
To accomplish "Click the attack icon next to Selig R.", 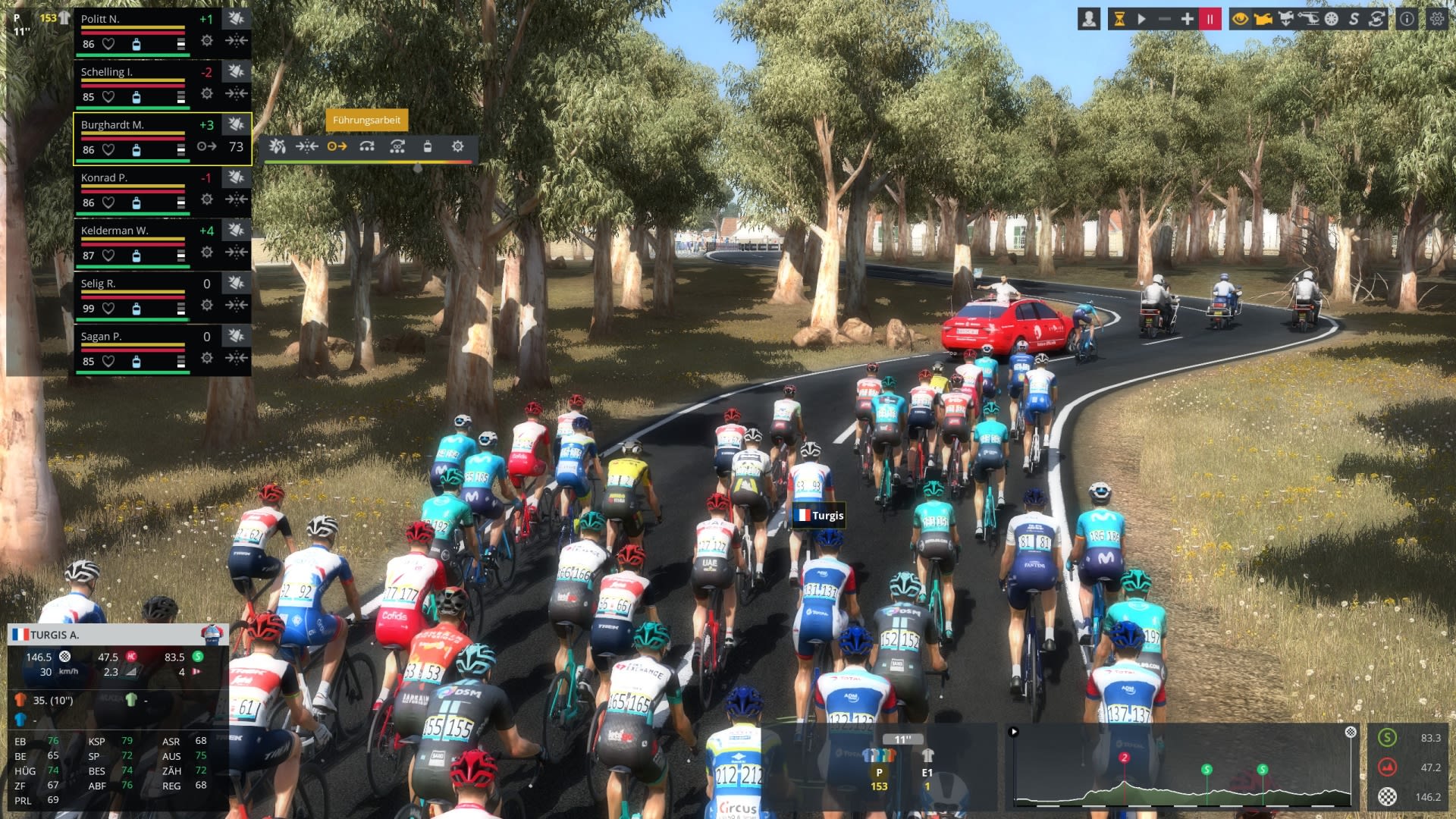I will pyautogui.click(x=236, y=284).
